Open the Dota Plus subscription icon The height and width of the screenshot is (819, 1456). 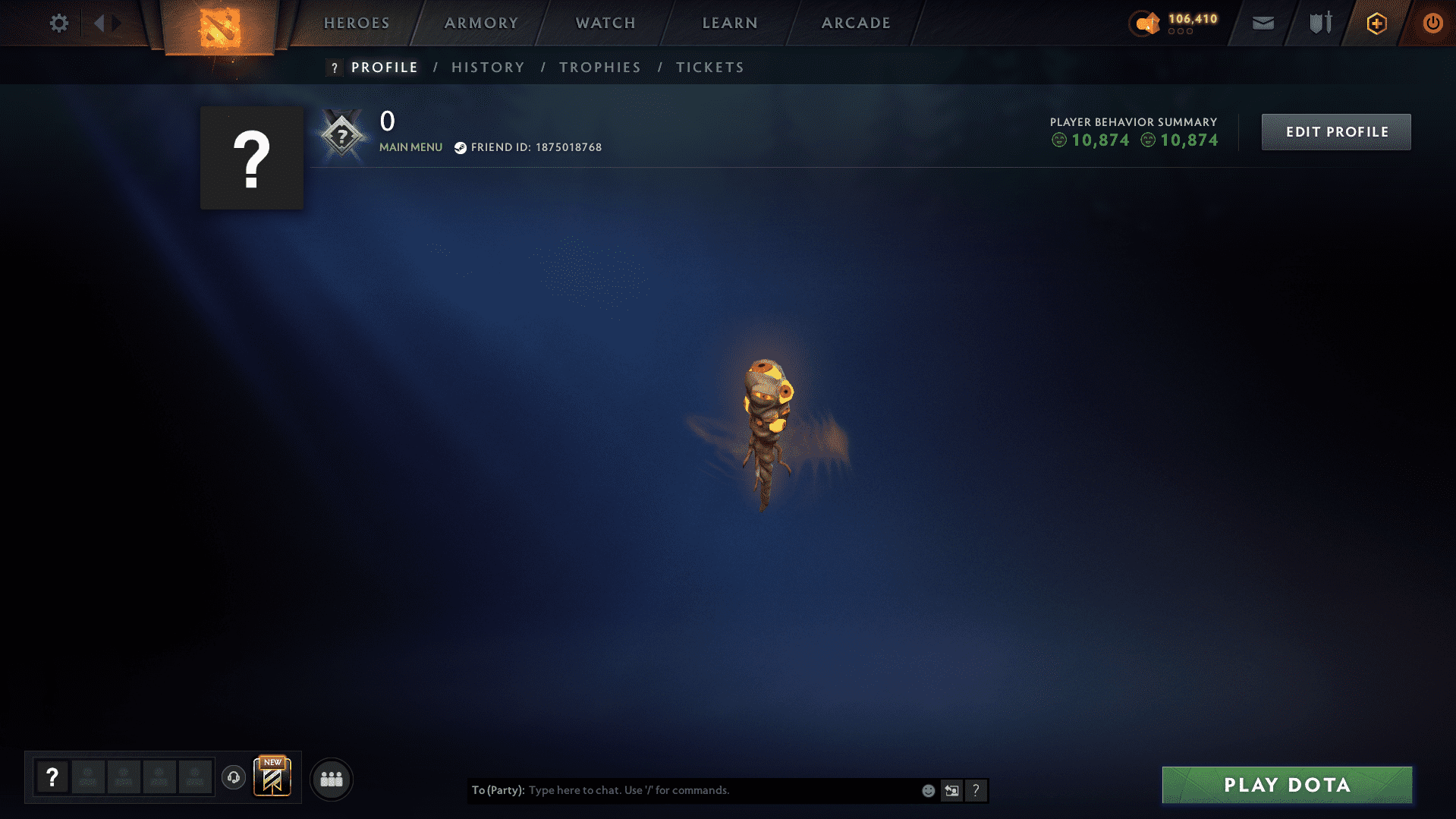coord(1376,23)
